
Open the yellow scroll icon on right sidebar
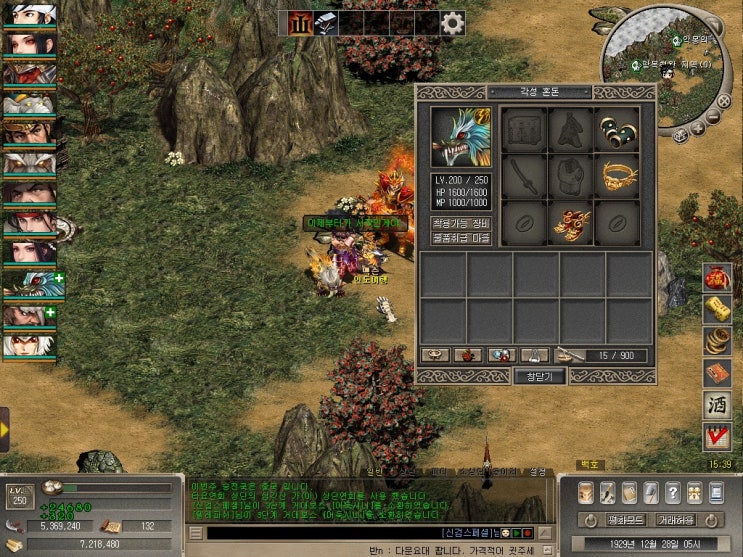(716, 308)
